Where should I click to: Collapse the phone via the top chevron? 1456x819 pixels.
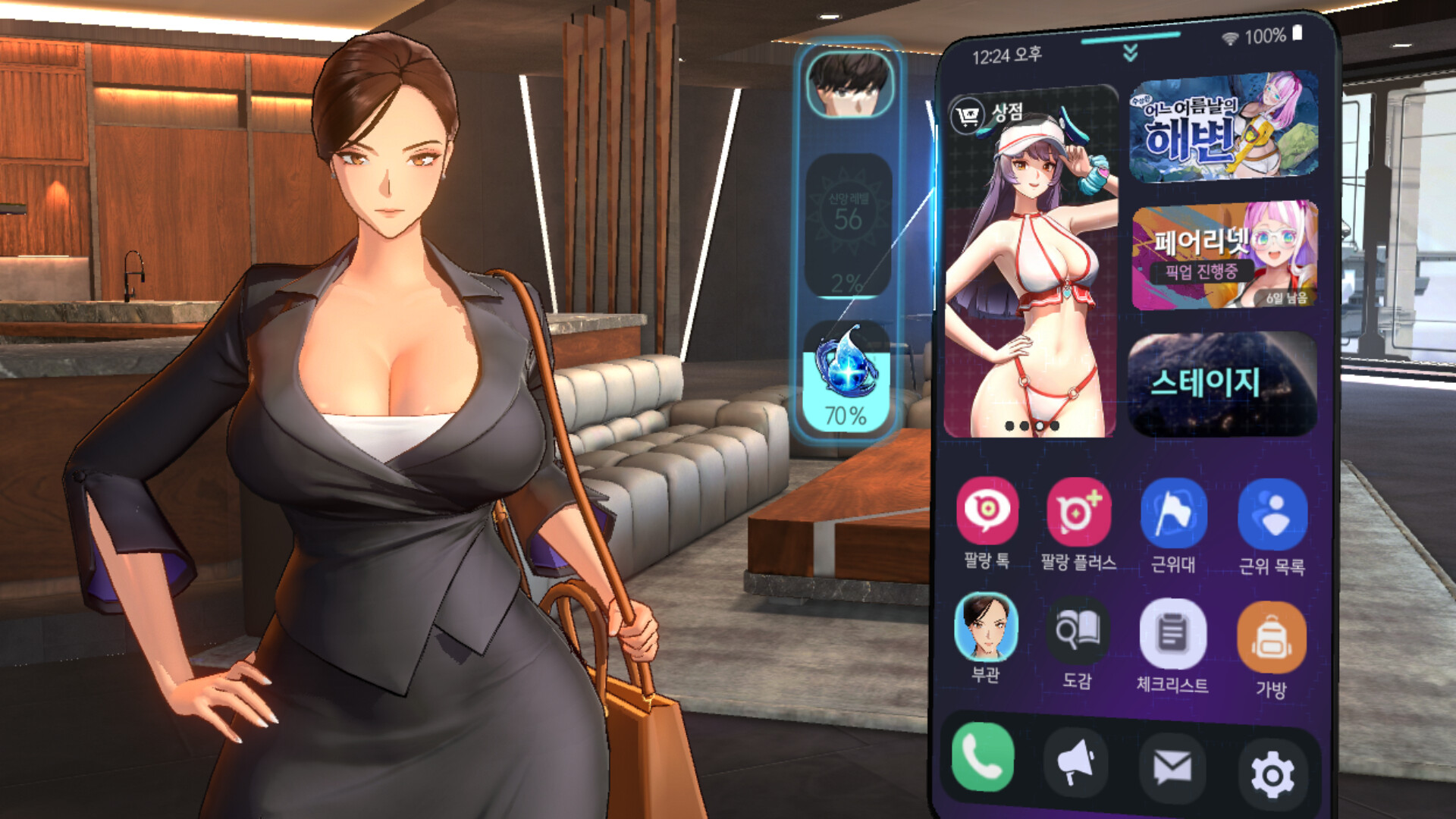click(x=1129, y=53)
